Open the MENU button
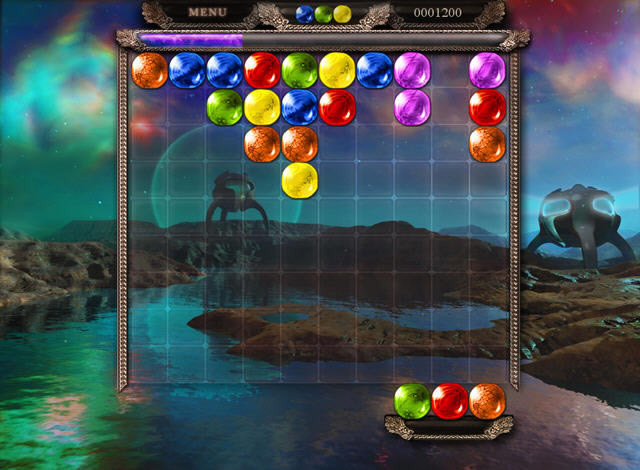This screenshot has height=470, width=640. tap(208, 13)
